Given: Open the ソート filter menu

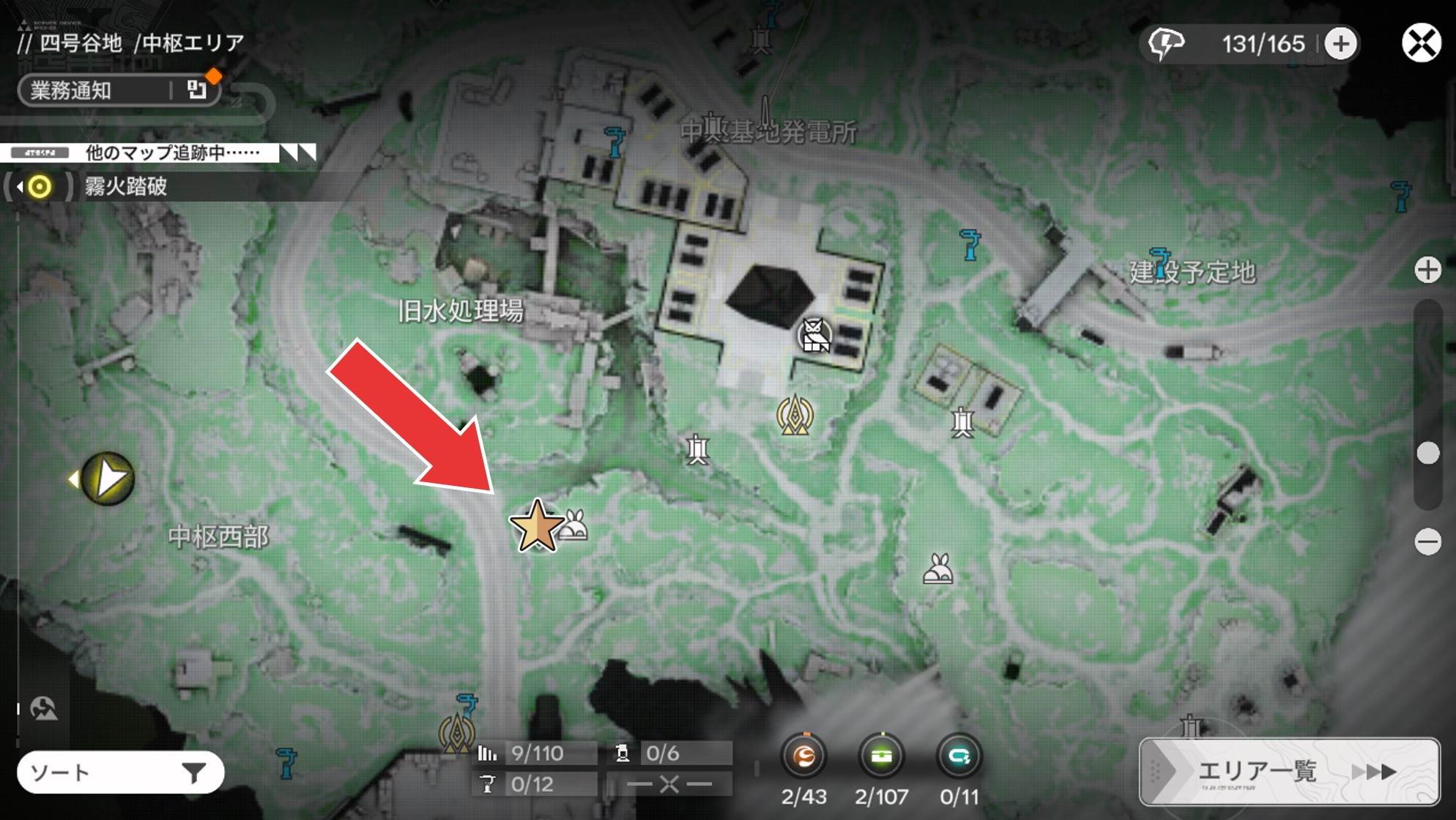Looking at the screenshot, I should click(120, 772).
